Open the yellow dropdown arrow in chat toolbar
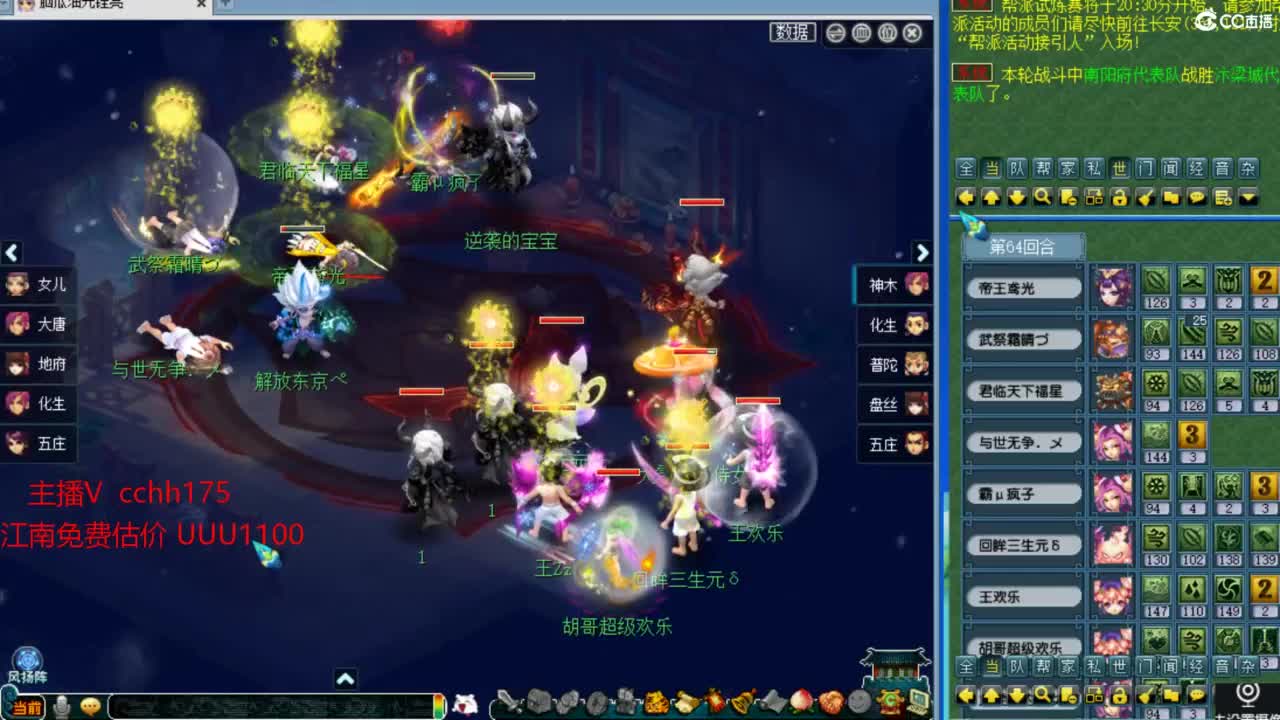This screenshot has height=720, width=1280. 1247,198
